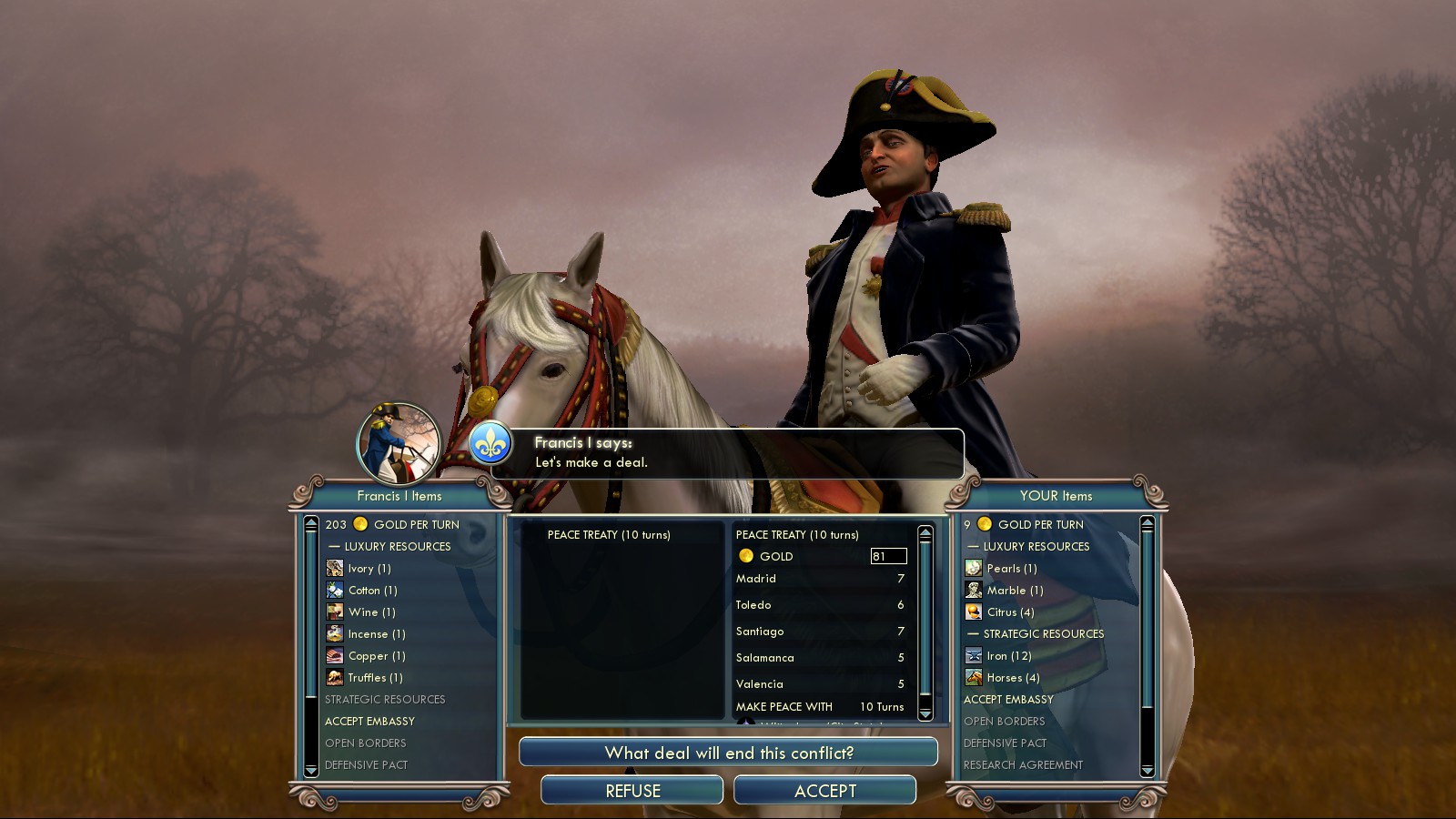Edit the gold amount field
The width and height of the screenshot is (1456, 819).
888,556
